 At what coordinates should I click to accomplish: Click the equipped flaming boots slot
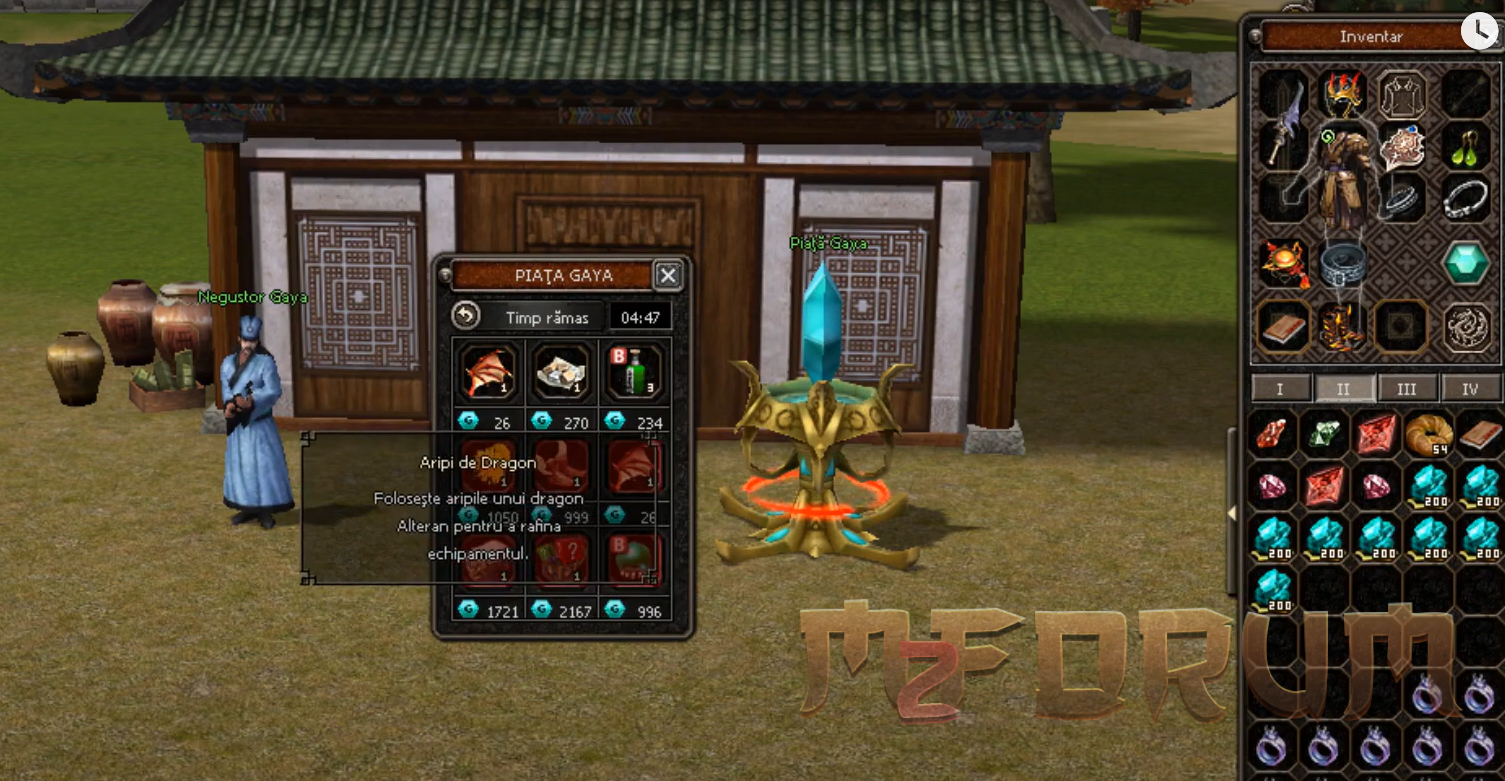coord(1343,326)
